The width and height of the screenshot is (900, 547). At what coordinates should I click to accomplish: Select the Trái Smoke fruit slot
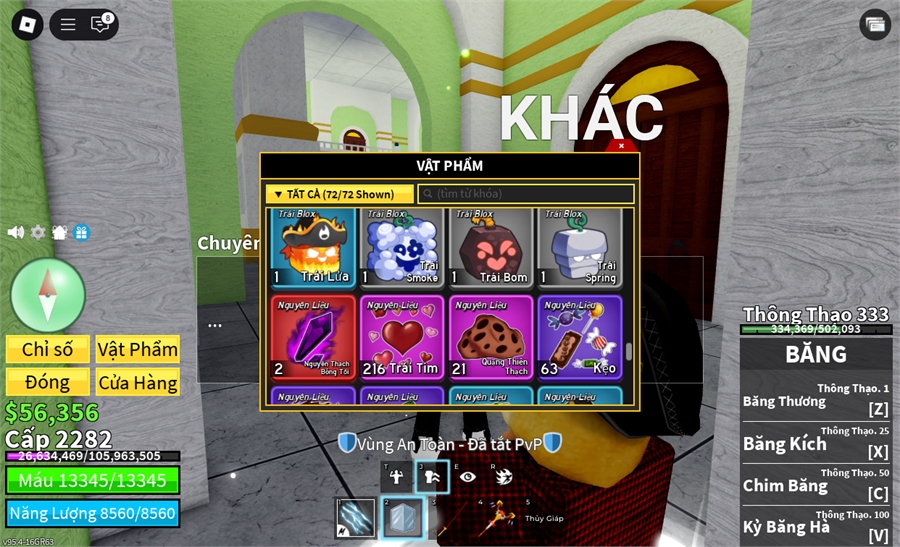pyautogui.click(x=402, y=247)
